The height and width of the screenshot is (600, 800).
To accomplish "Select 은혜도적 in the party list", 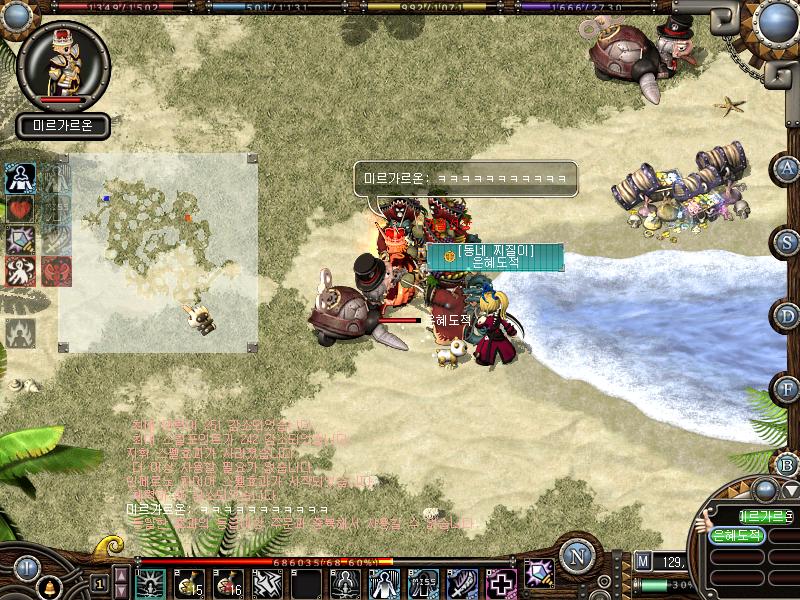I will [x=737, y=536].
